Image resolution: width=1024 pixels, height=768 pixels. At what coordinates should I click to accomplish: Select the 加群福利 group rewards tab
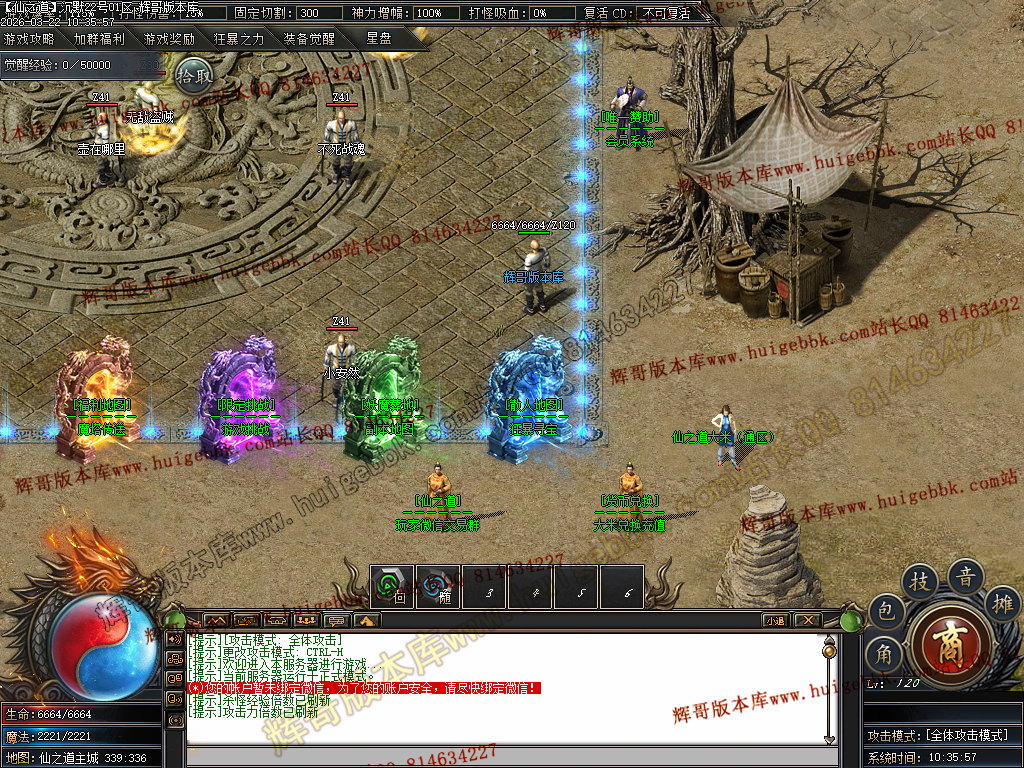pyautogui.click(x=99, y=40)
